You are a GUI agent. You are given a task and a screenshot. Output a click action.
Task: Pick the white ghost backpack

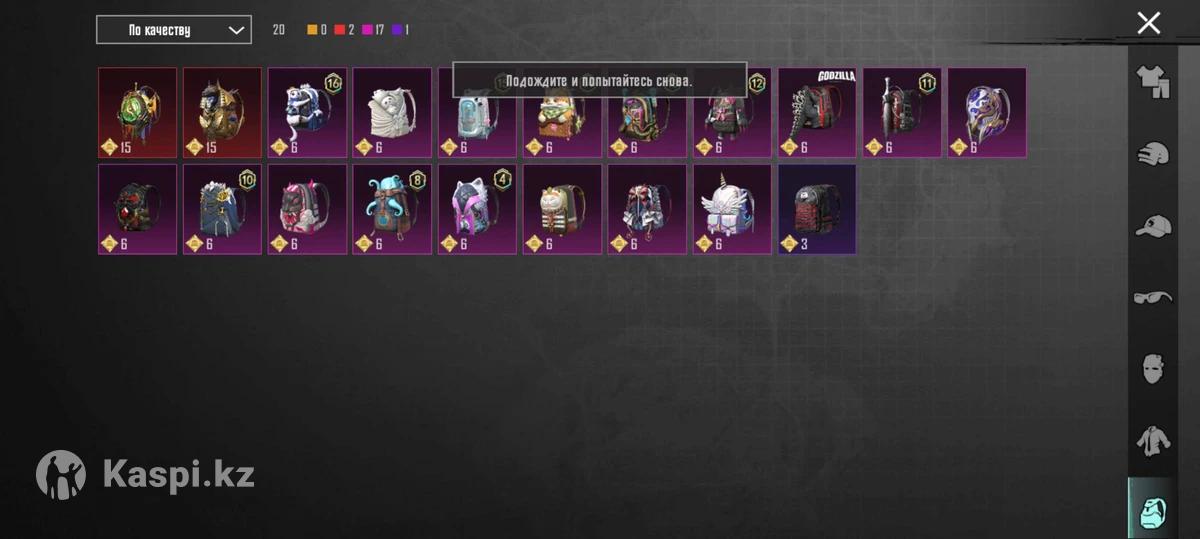pyautogui.click(x=392, y=112)
